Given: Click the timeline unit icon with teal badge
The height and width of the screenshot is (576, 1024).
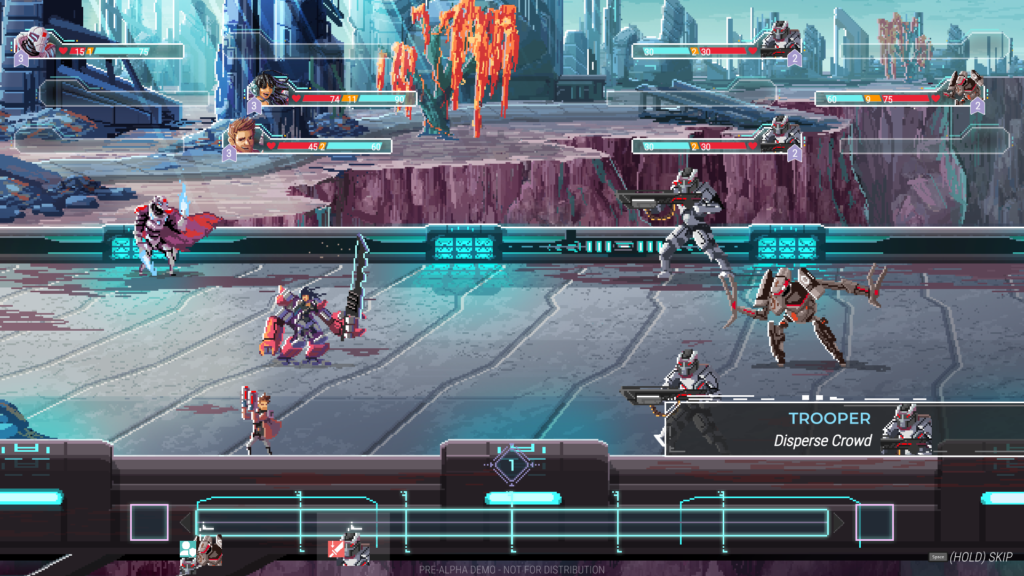Looking at the screenshot, I should (204, 548).
